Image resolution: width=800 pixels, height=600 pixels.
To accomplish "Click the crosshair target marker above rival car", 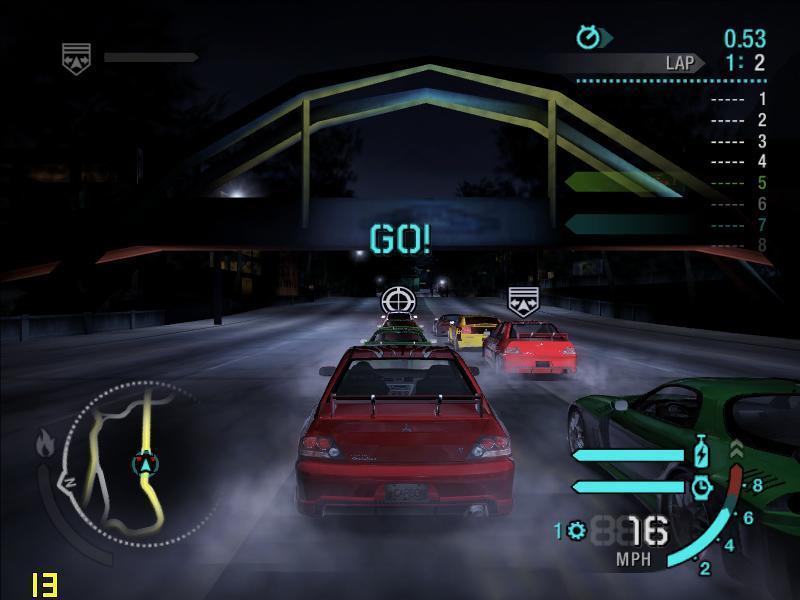I will 398,299.
